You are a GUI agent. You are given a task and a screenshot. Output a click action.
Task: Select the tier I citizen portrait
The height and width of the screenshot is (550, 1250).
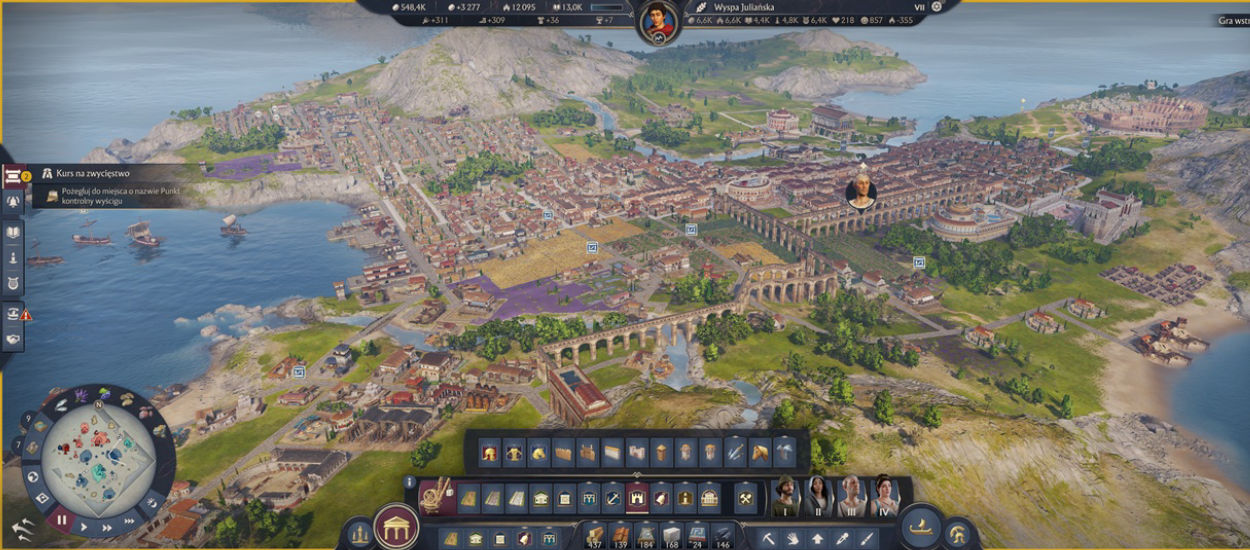tap(787, 495)
